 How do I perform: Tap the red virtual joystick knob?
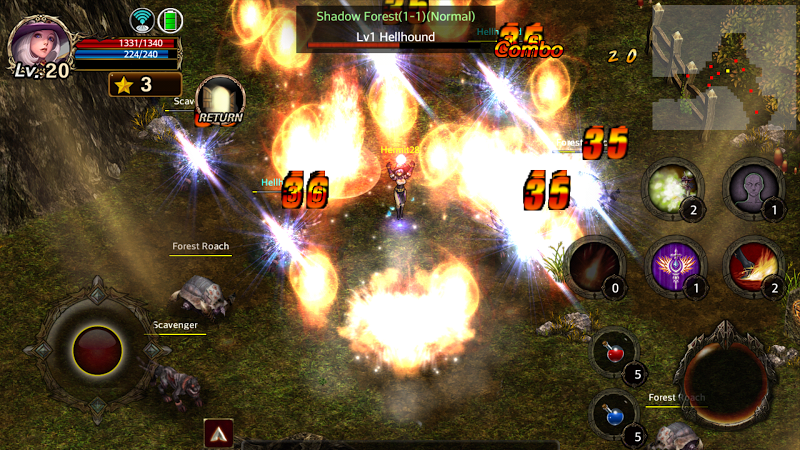coord(98,350)
